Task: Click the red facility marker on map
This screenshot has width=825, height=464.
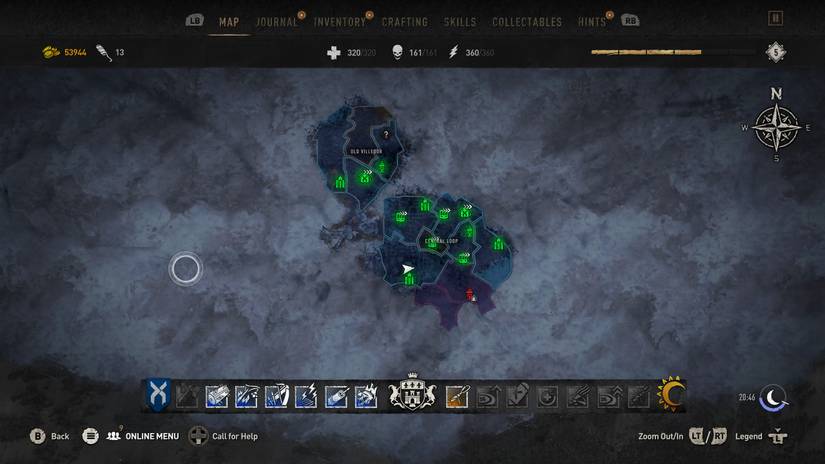Action: [x=469, y=293]
